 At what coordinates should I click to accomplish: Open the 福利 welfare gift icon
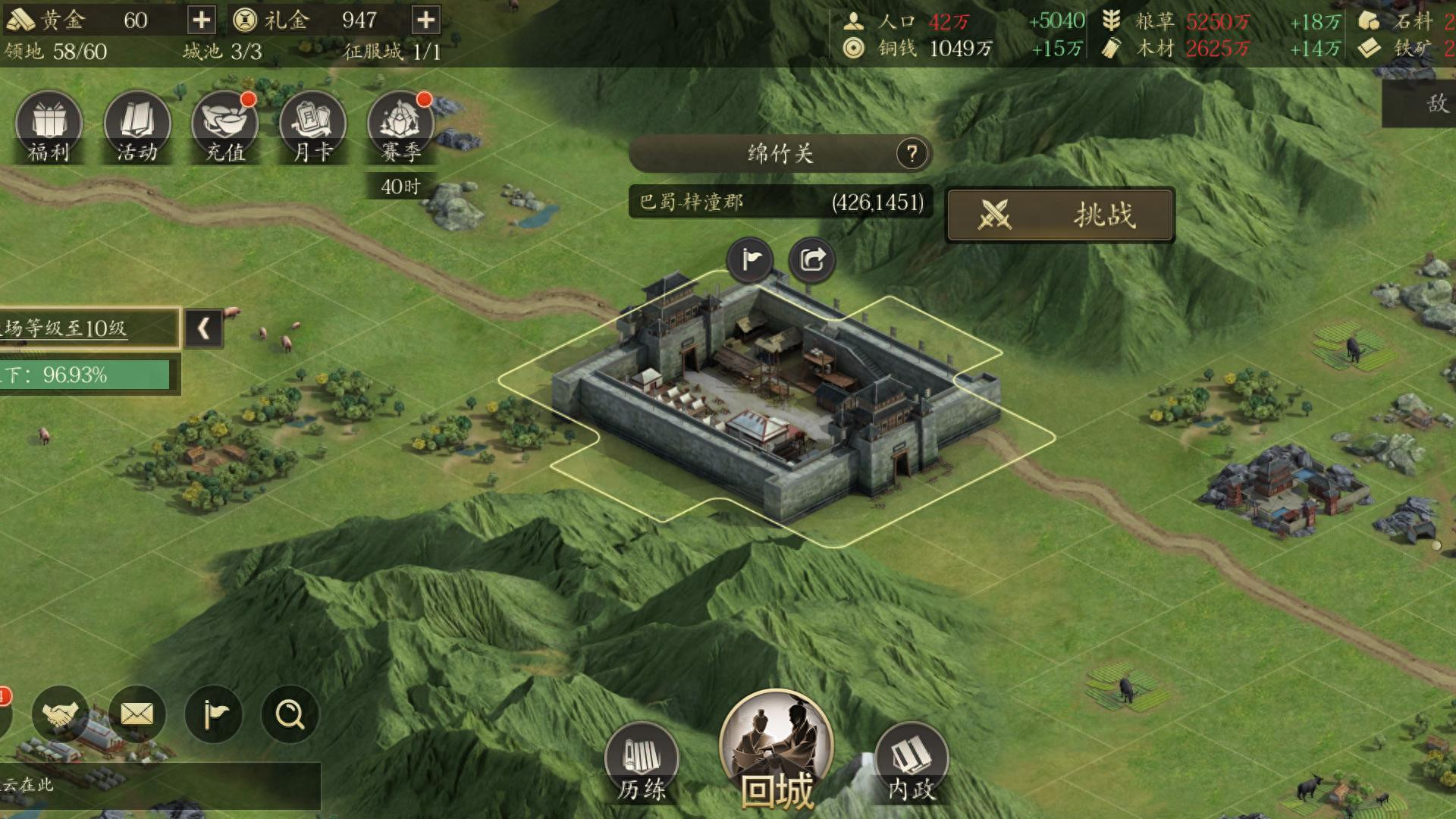click(49, 127)
